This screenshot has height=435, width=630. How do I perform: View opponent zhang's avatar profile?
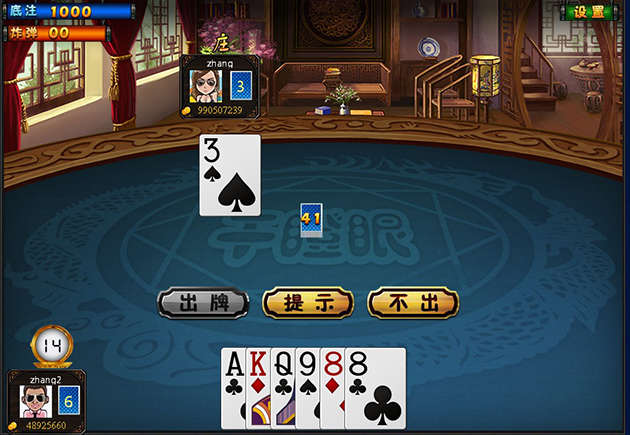pyautogui.click(x=205, y=85)
